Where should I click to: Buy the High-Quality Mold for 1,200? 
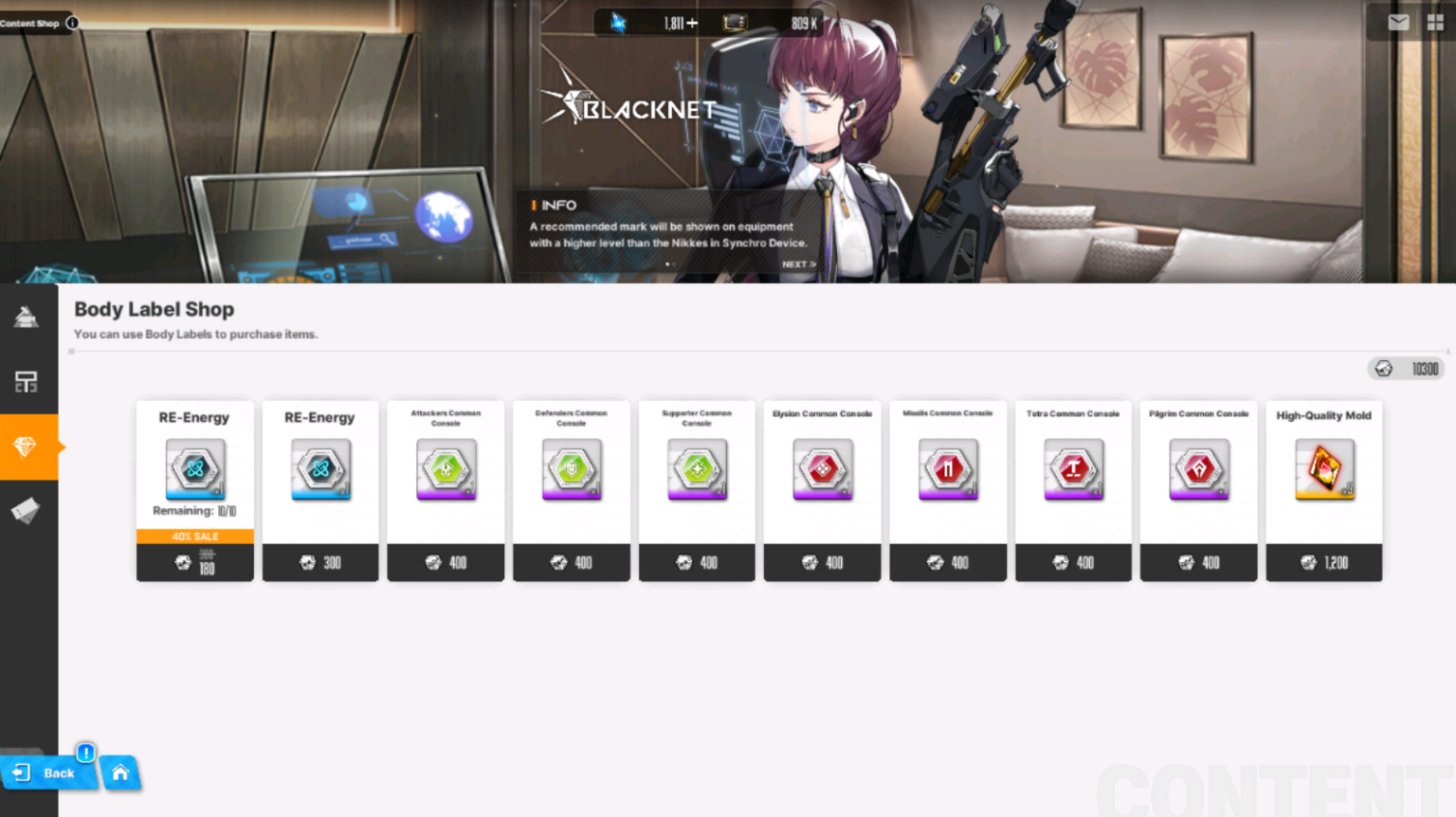pyautogui.click(x=1323, y=562)
